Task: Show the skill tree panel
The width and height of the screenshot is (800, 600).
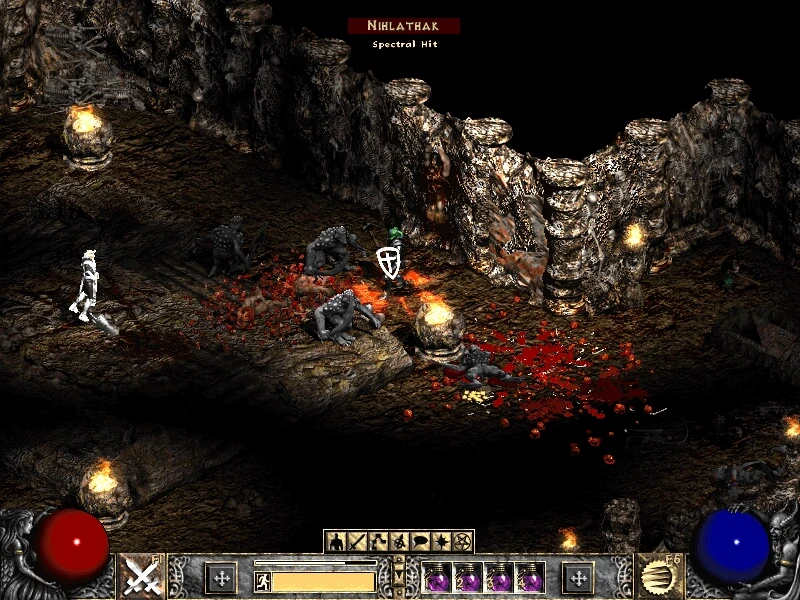Action: point(374,542)
